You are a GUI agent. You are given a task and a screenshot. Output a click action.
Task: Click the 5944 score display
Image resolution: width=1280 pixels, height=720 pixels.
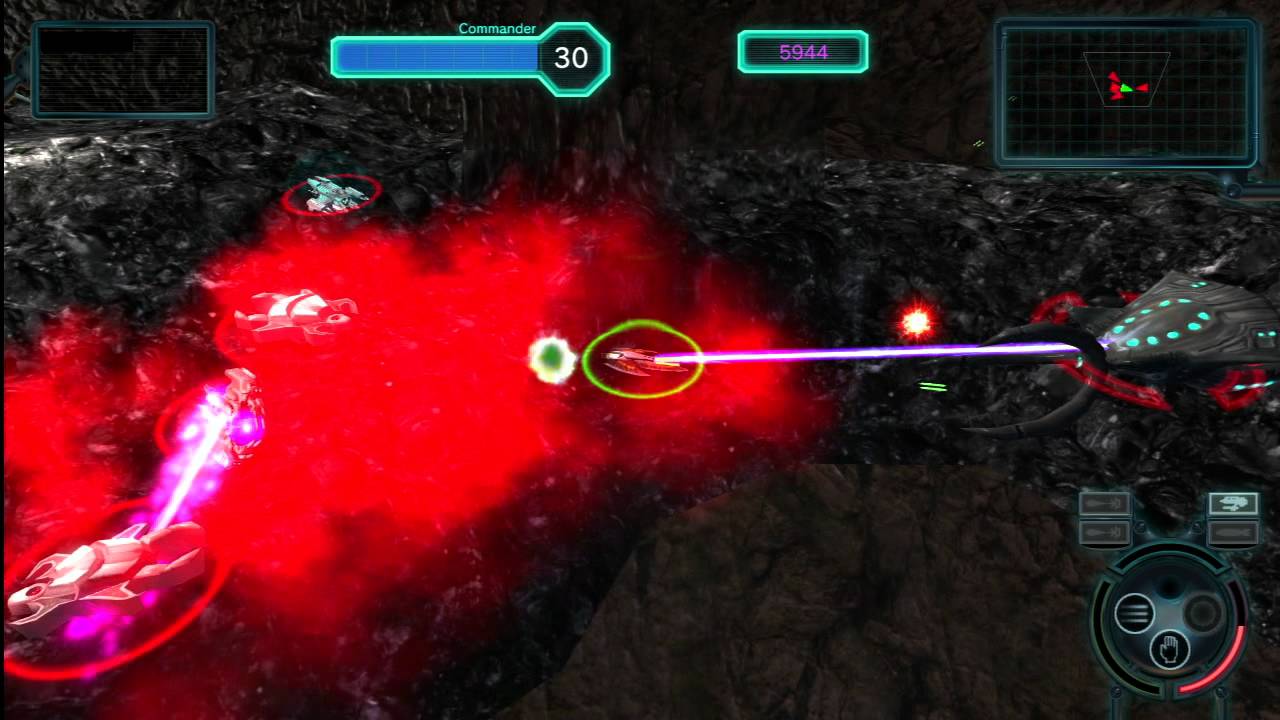pyautogui.click(x=803, y=50)
